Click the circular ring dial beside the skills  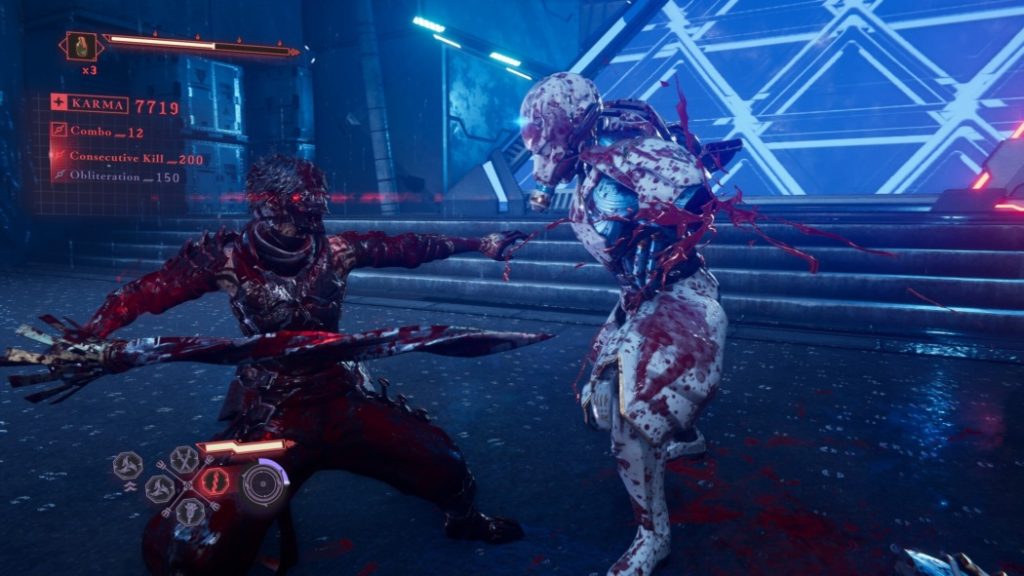tap(264, 484)
